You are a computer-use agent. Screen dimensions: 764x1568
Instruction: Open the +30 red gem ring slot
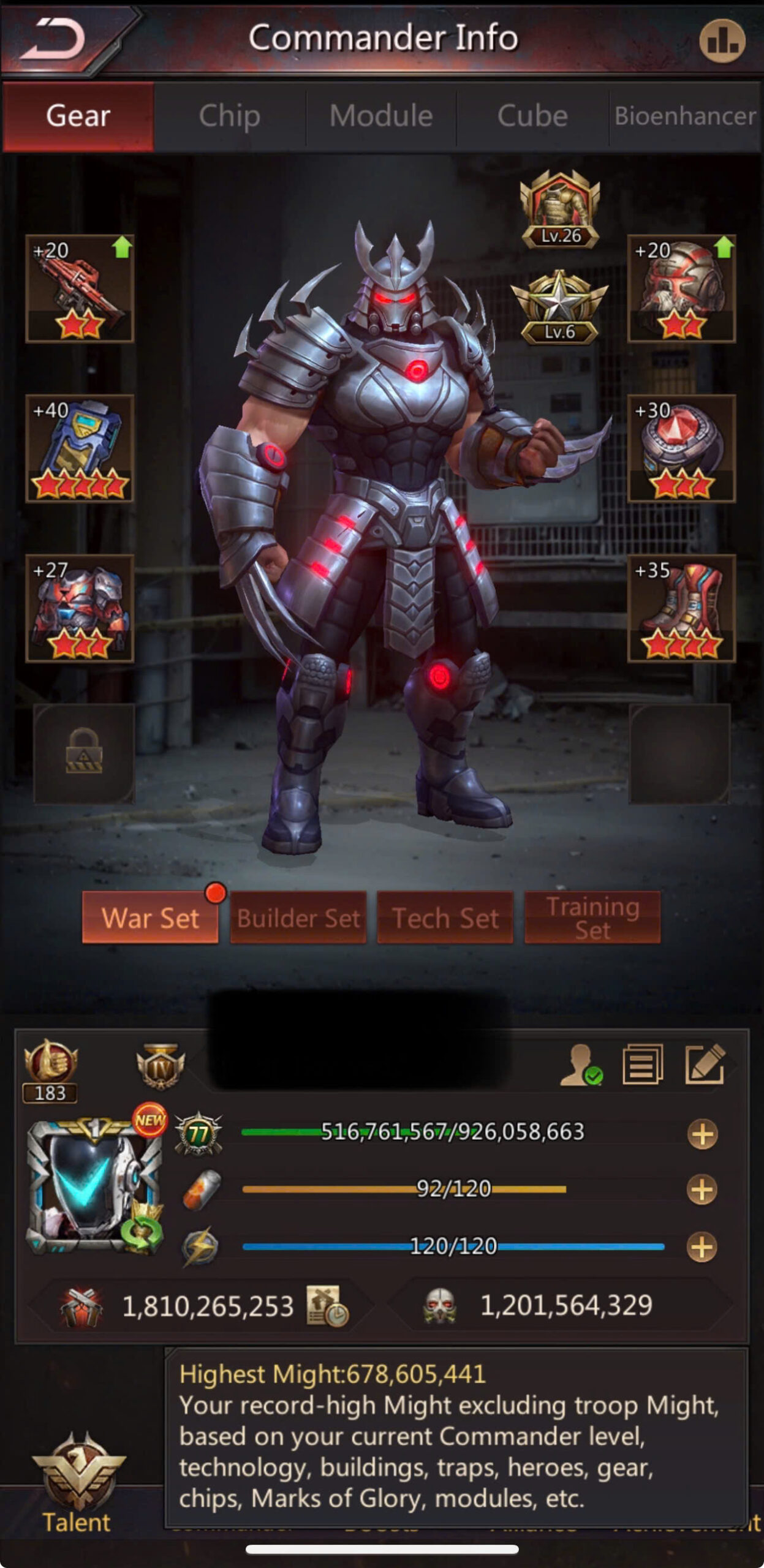pyautogui.click(x=681, y=448)
